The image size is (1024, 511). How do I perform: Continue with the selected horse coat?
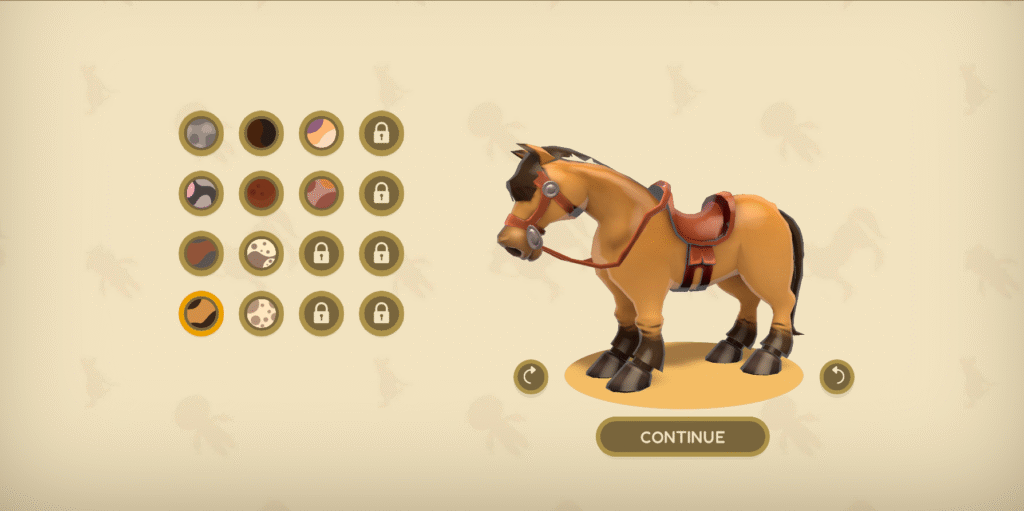coord(682,437)
